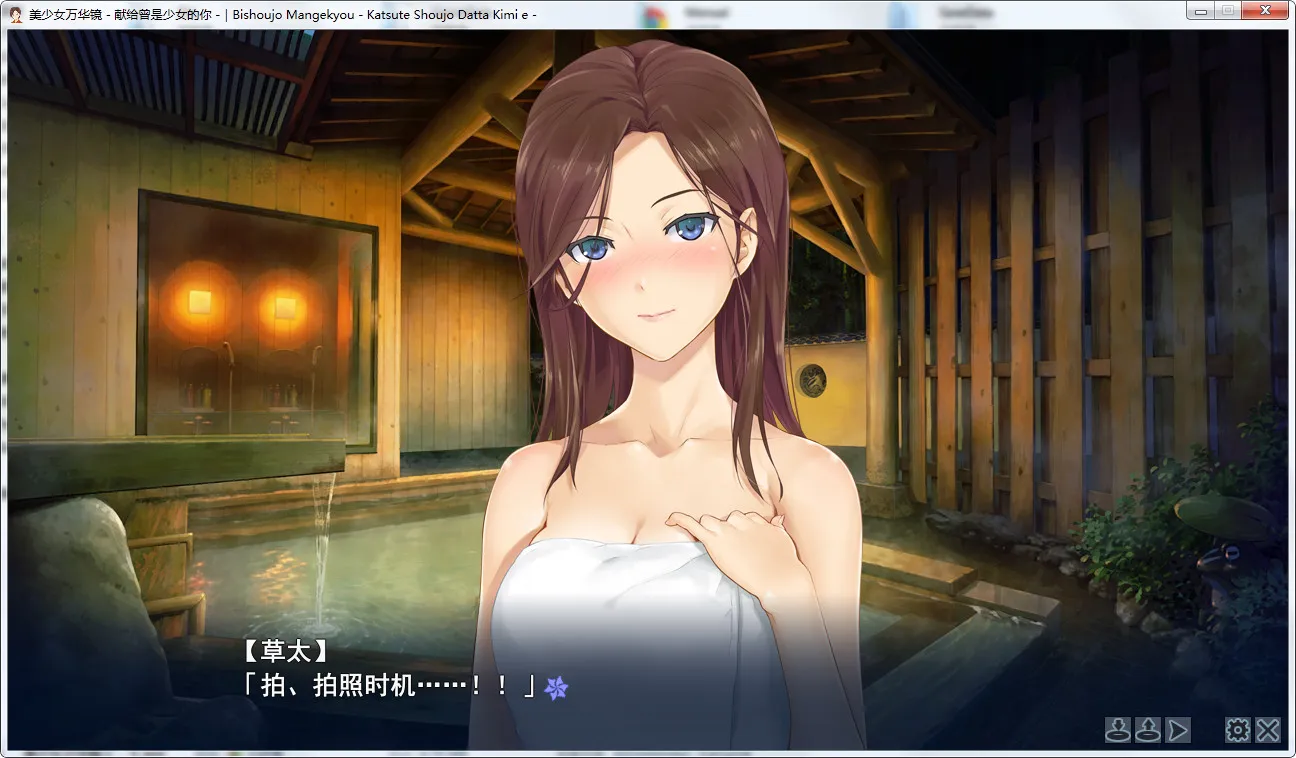Click the in-game X exit icon
Viewport: 1296px width, 758px height.
[x=1268, y=730]
